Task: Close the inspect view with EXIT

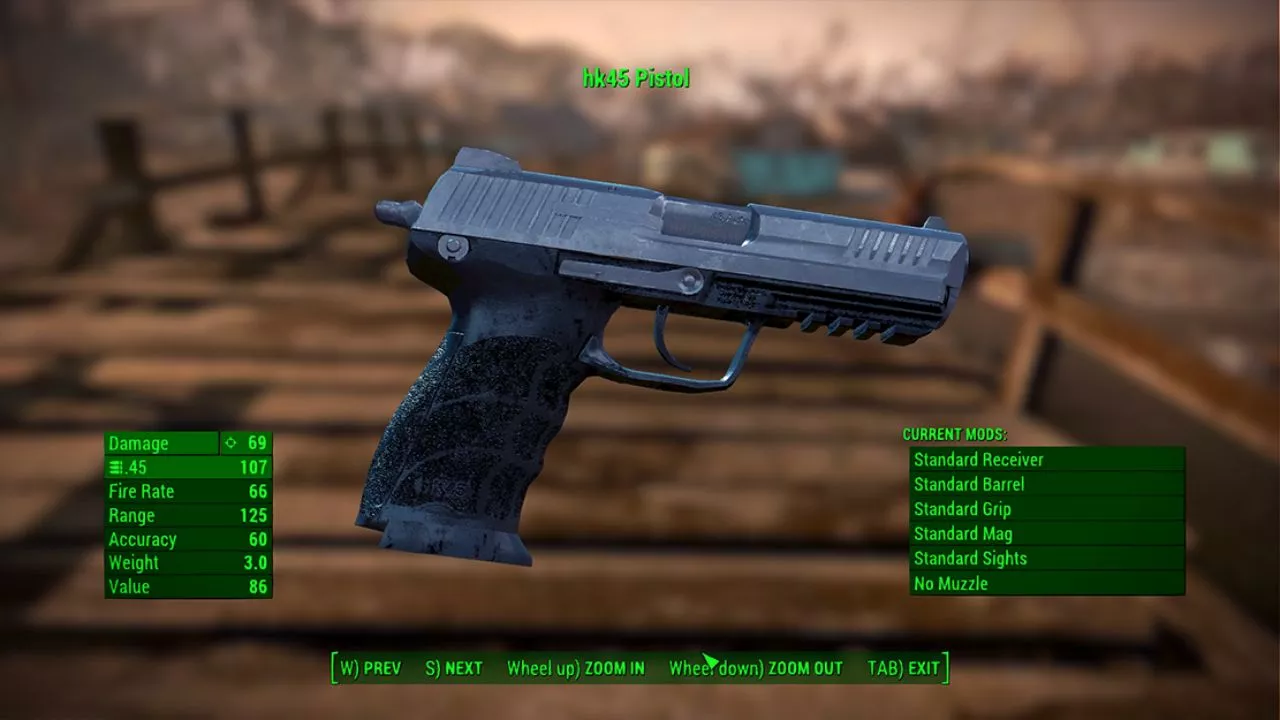Action: (x=903, y=668)
